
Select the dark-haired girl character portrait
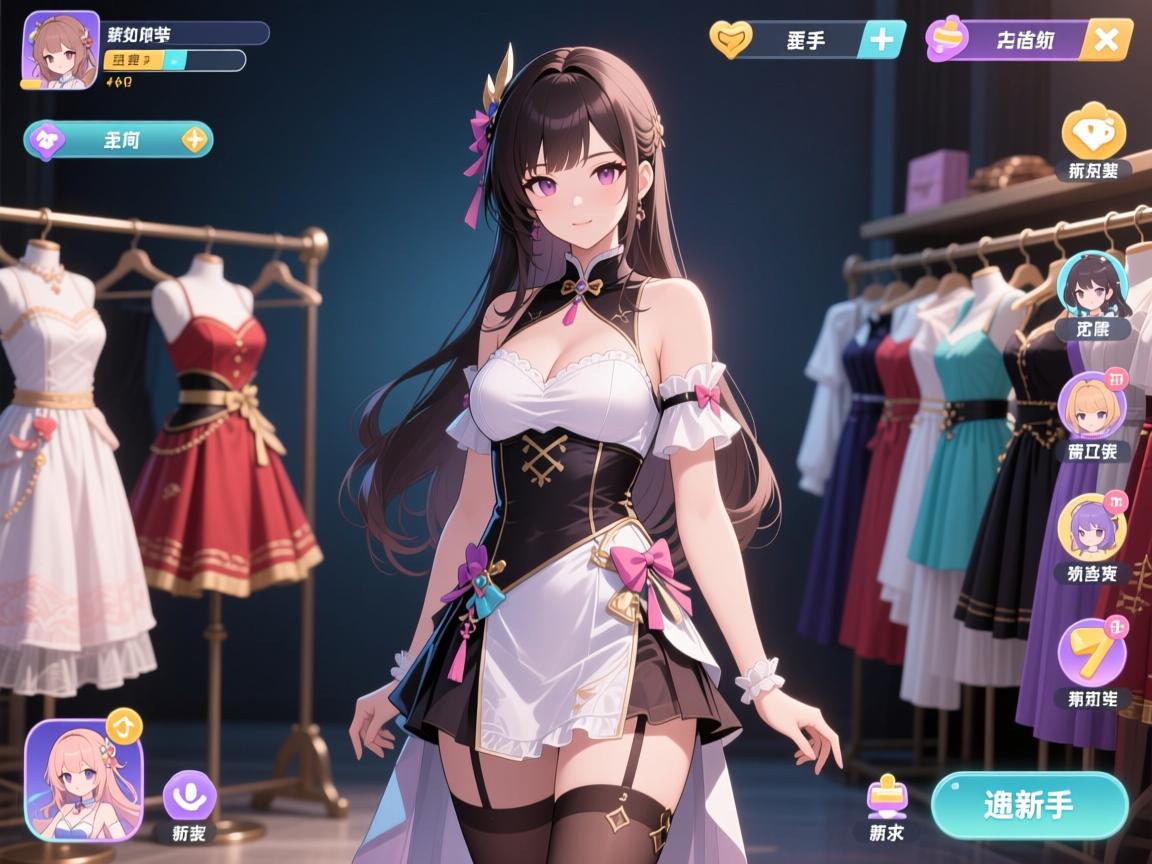[x=1092, y=285]
